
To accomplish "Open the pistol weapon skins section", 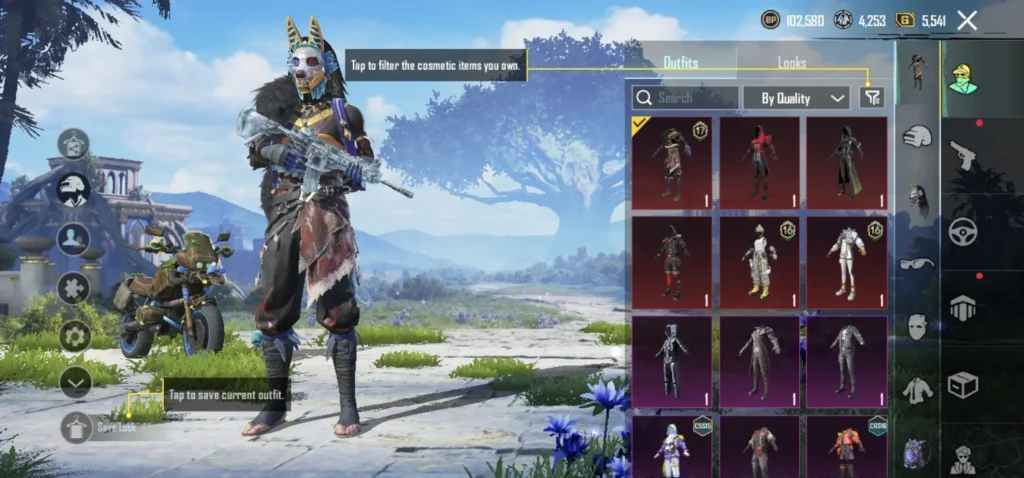I will coord(963,155).
